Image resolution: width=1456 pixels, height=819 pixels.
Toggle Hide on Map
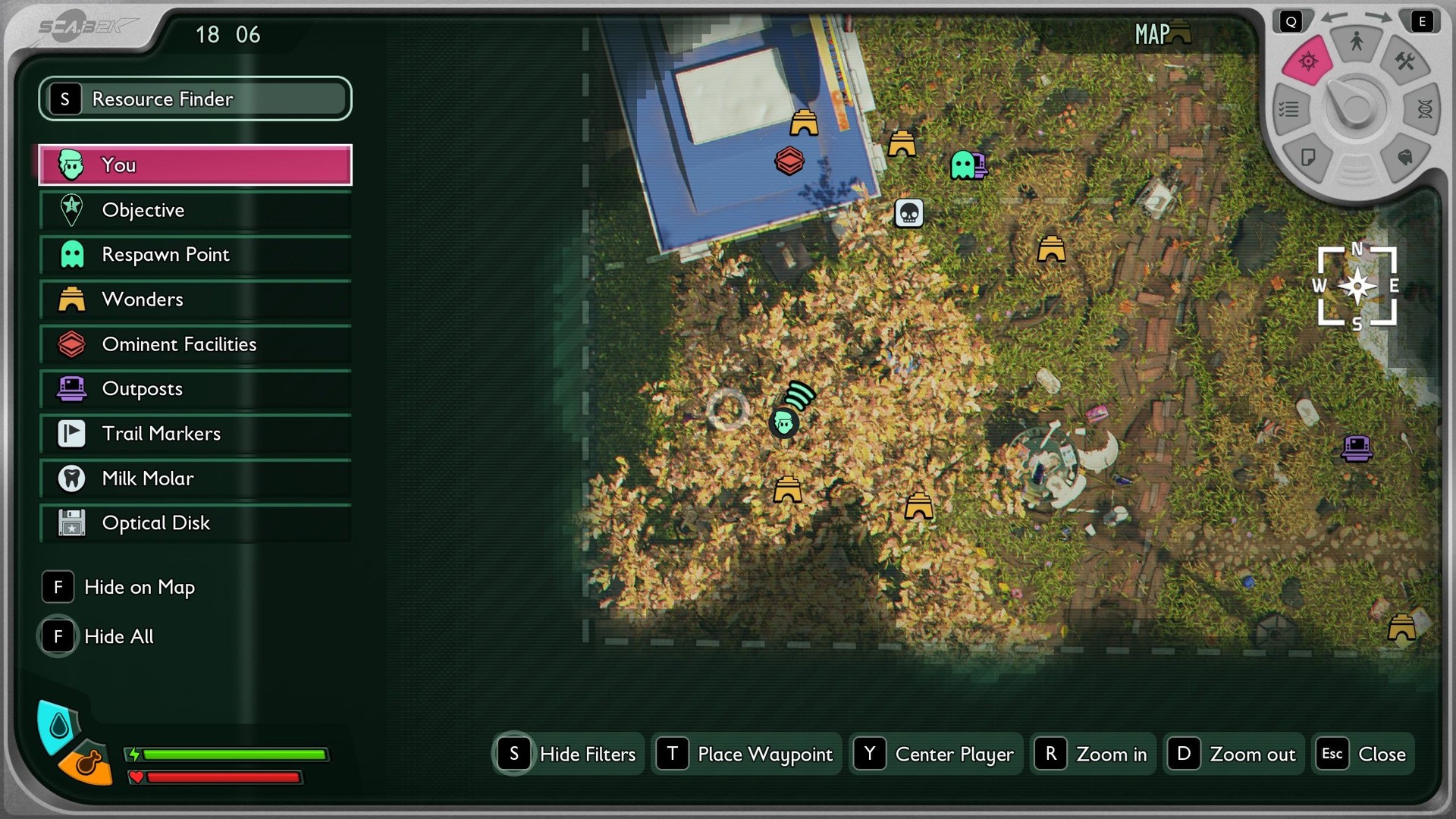click(x=120, y=587)
